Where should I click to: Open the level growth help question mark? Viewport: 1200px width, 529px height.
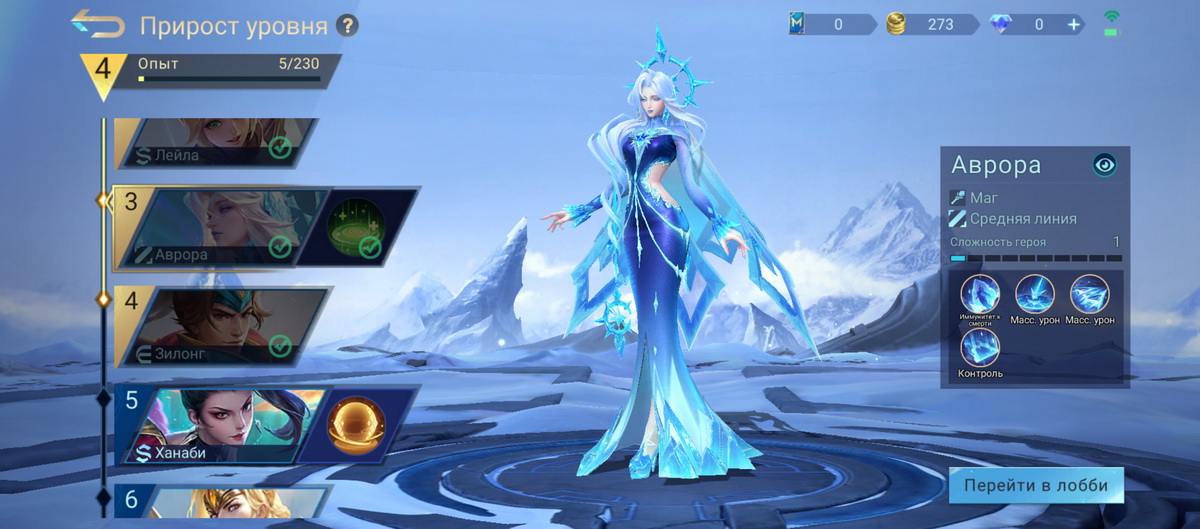tap(347, 25)
